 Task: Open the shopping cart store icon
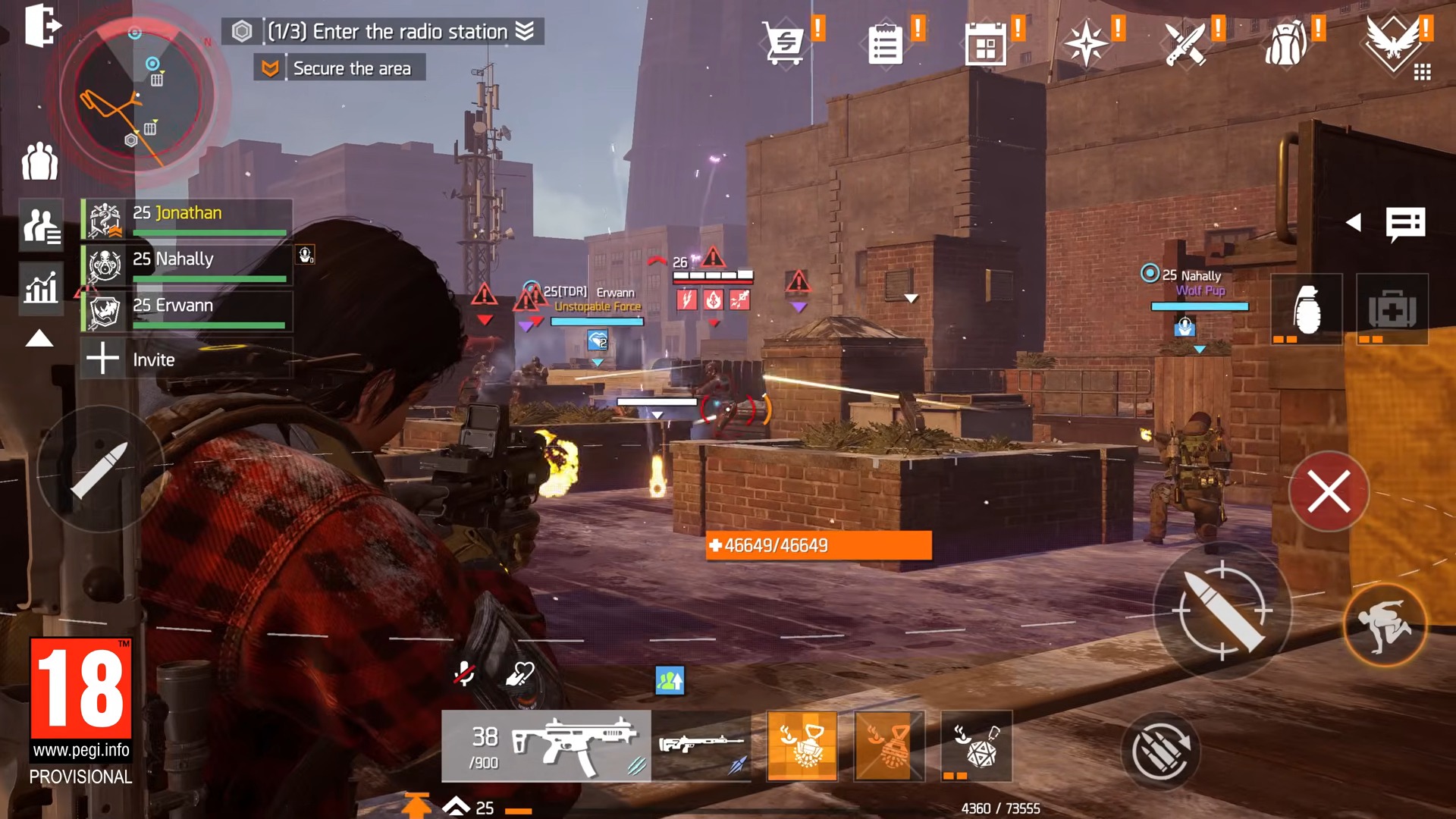tap(784, 42)
